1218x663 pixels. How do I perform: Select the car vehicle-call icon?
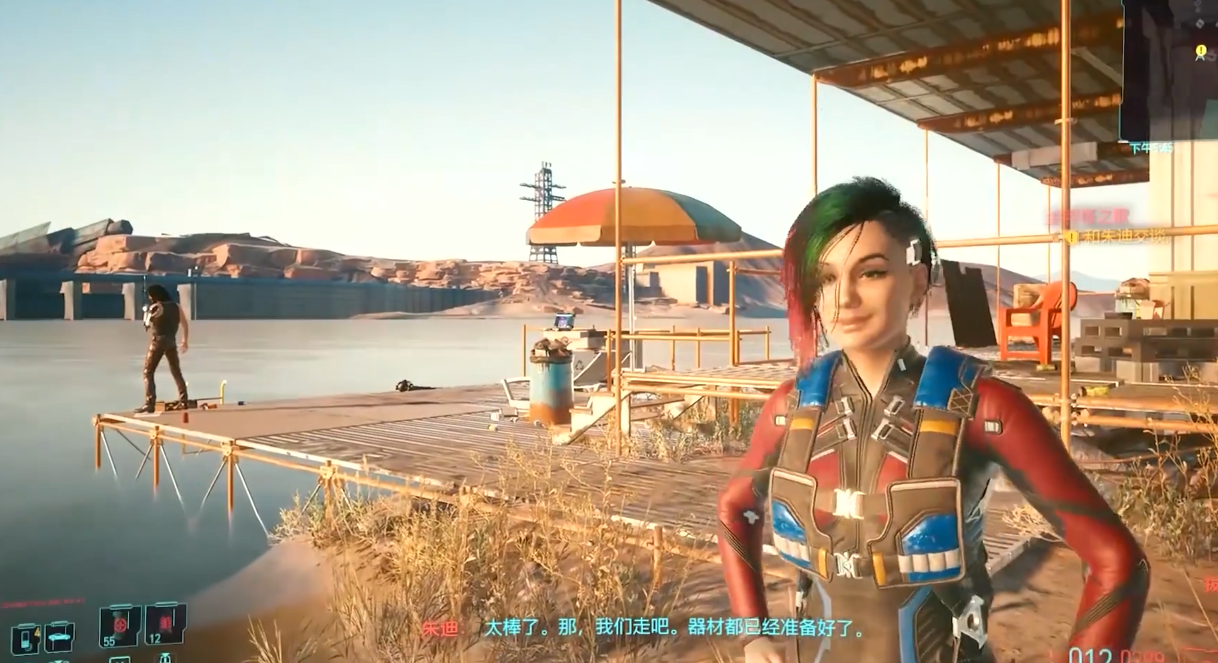58,636
